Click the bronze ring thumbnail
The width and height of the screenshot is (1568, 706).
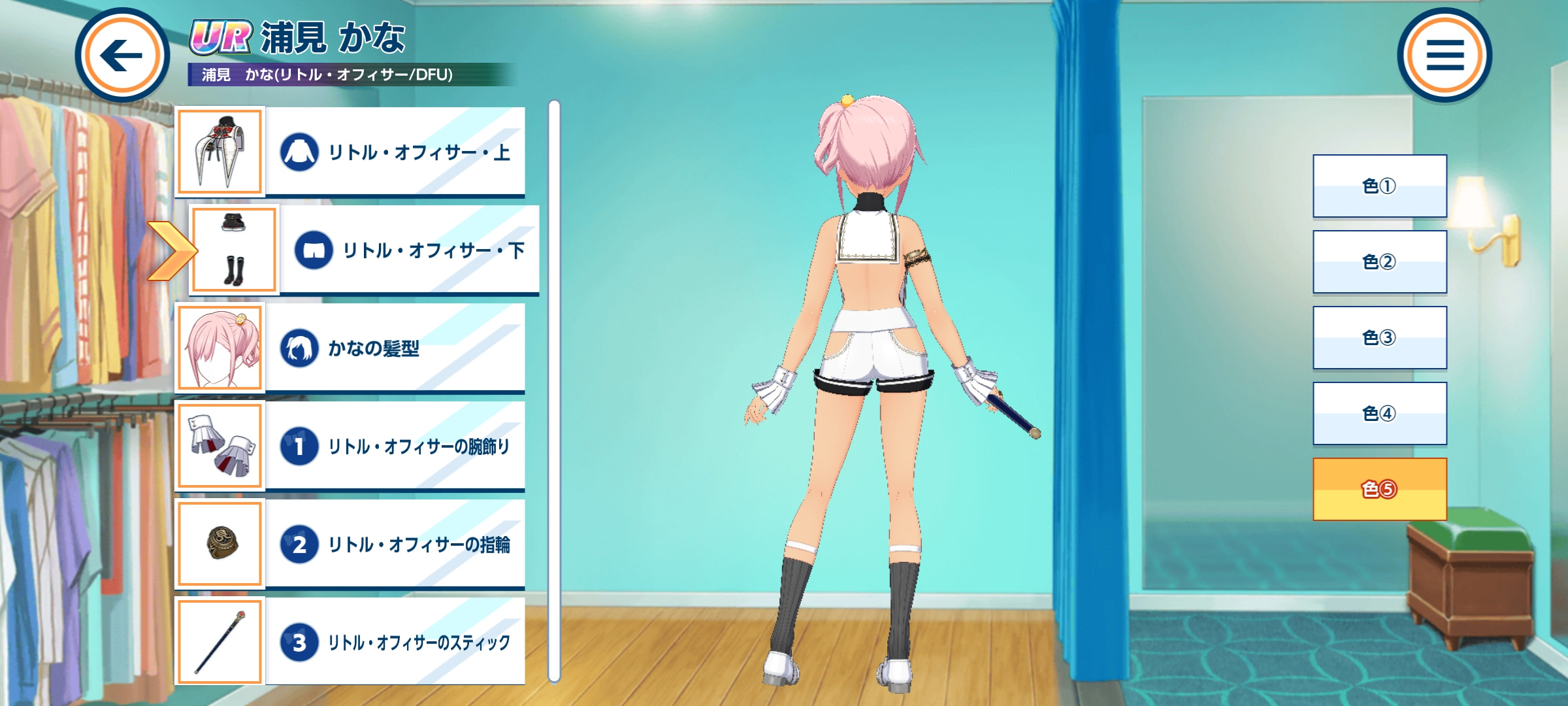[220, 544]
